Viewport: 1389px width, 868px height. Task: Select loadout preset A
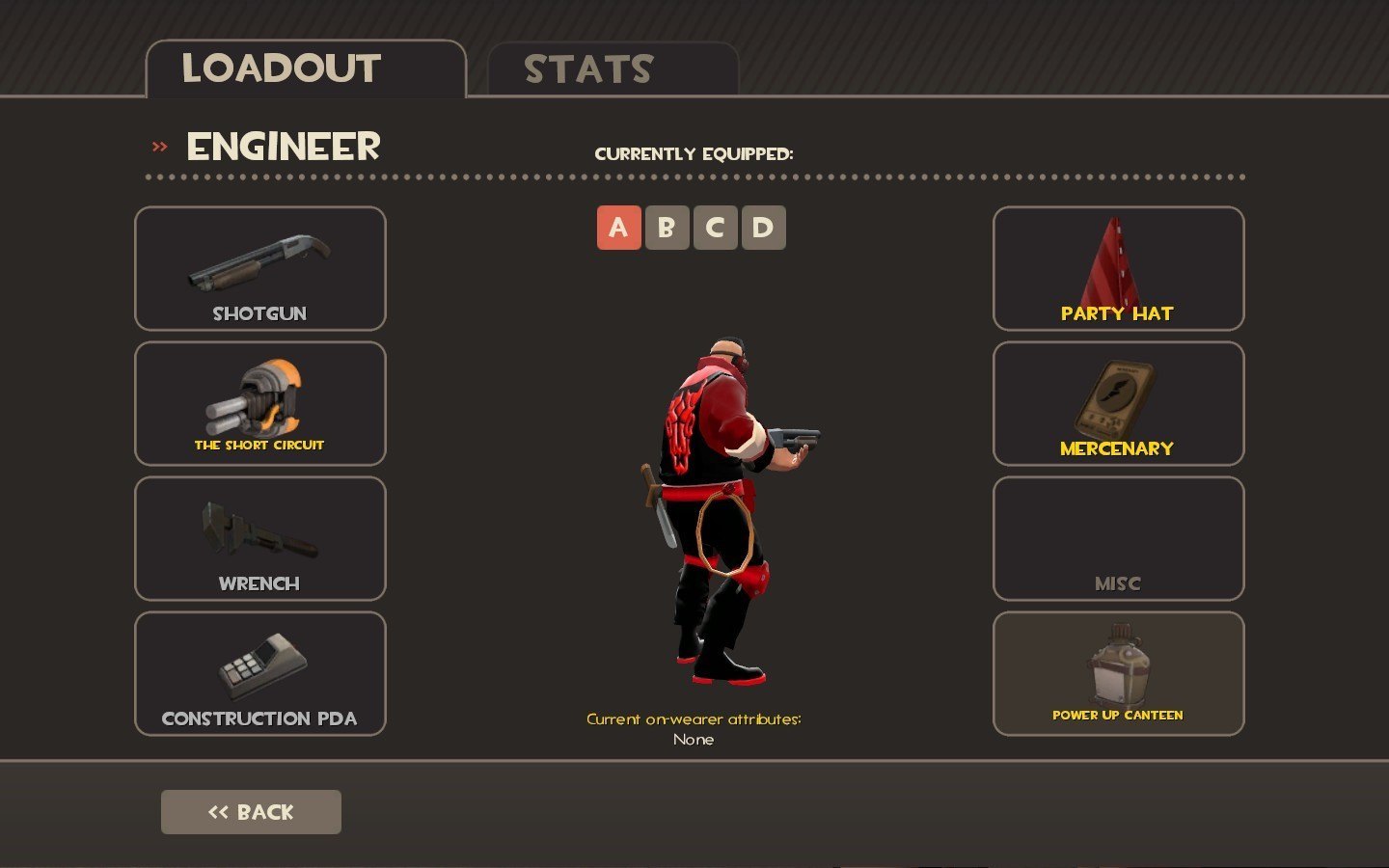[x=618, y=228]
